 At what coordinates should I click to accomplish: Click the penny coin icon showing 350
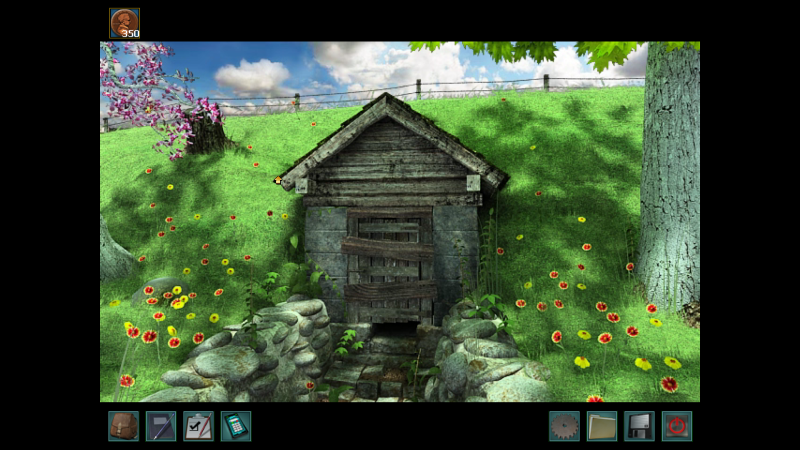coord(125,23)
